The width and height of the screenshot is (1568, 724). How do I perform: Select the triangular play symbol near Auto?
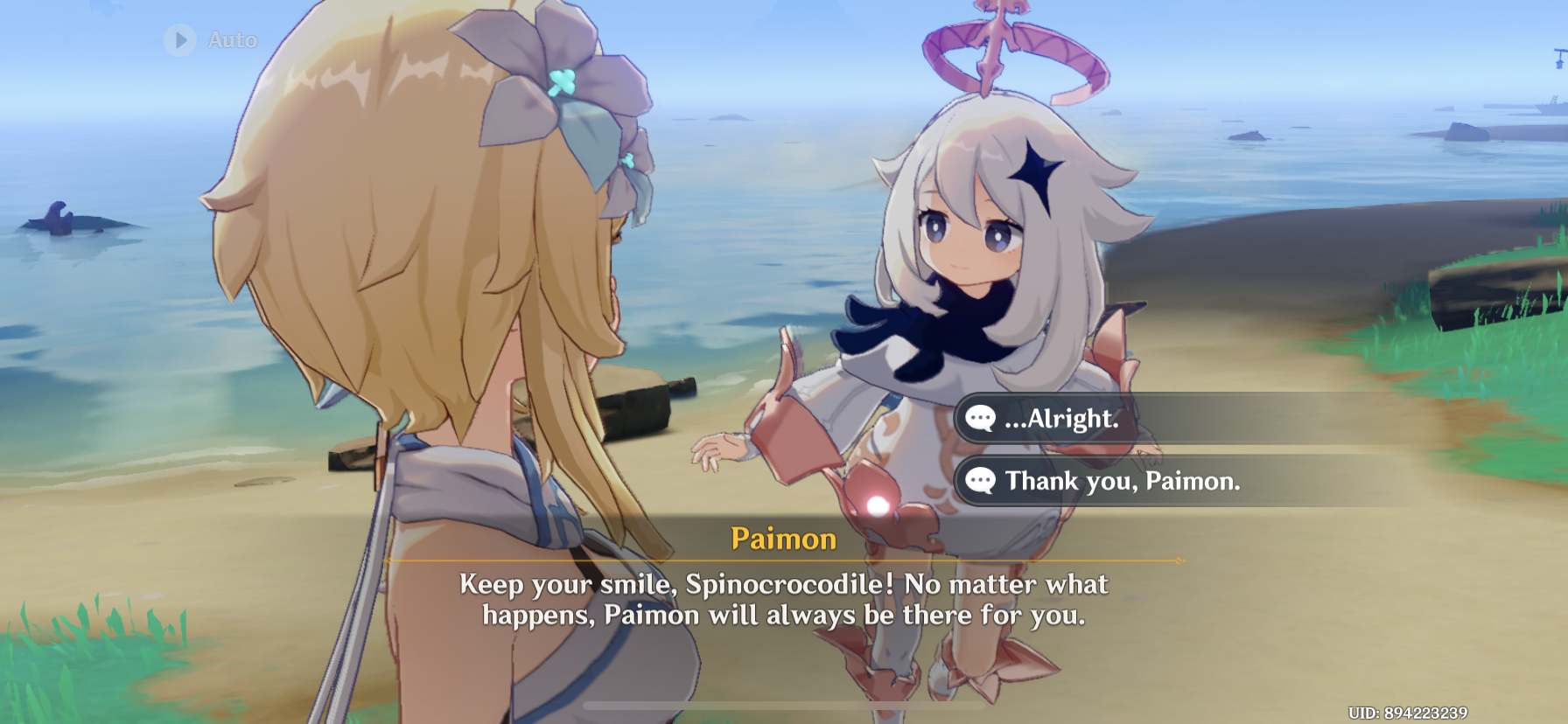(x=181, y=39)
